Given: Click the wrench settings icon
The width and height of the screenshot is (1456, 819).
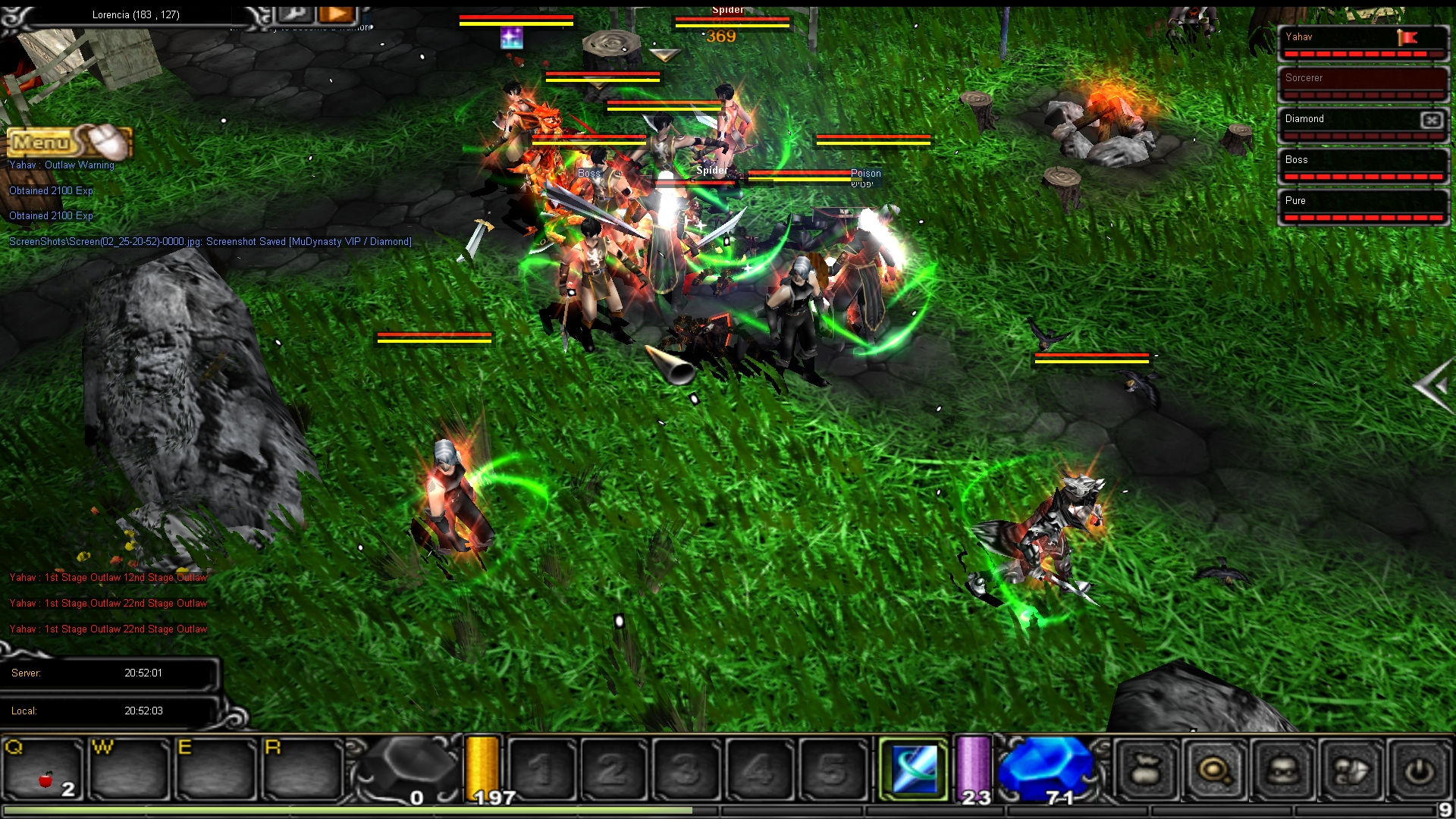Looking at the screenshot, I should click(x=296, y=13).
